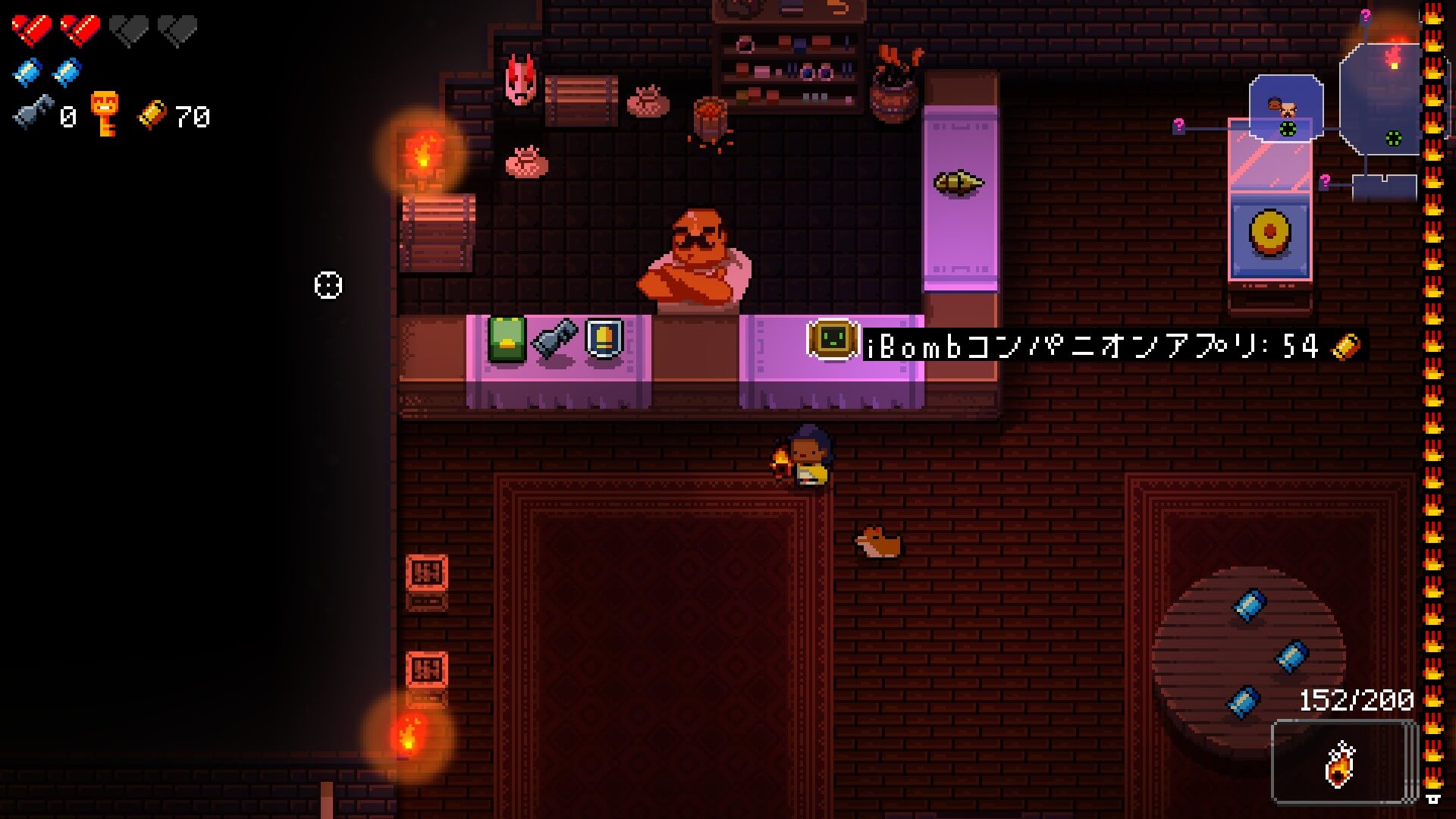Click the shell currency icon
1456x819 pixels.
coord(152,115)
